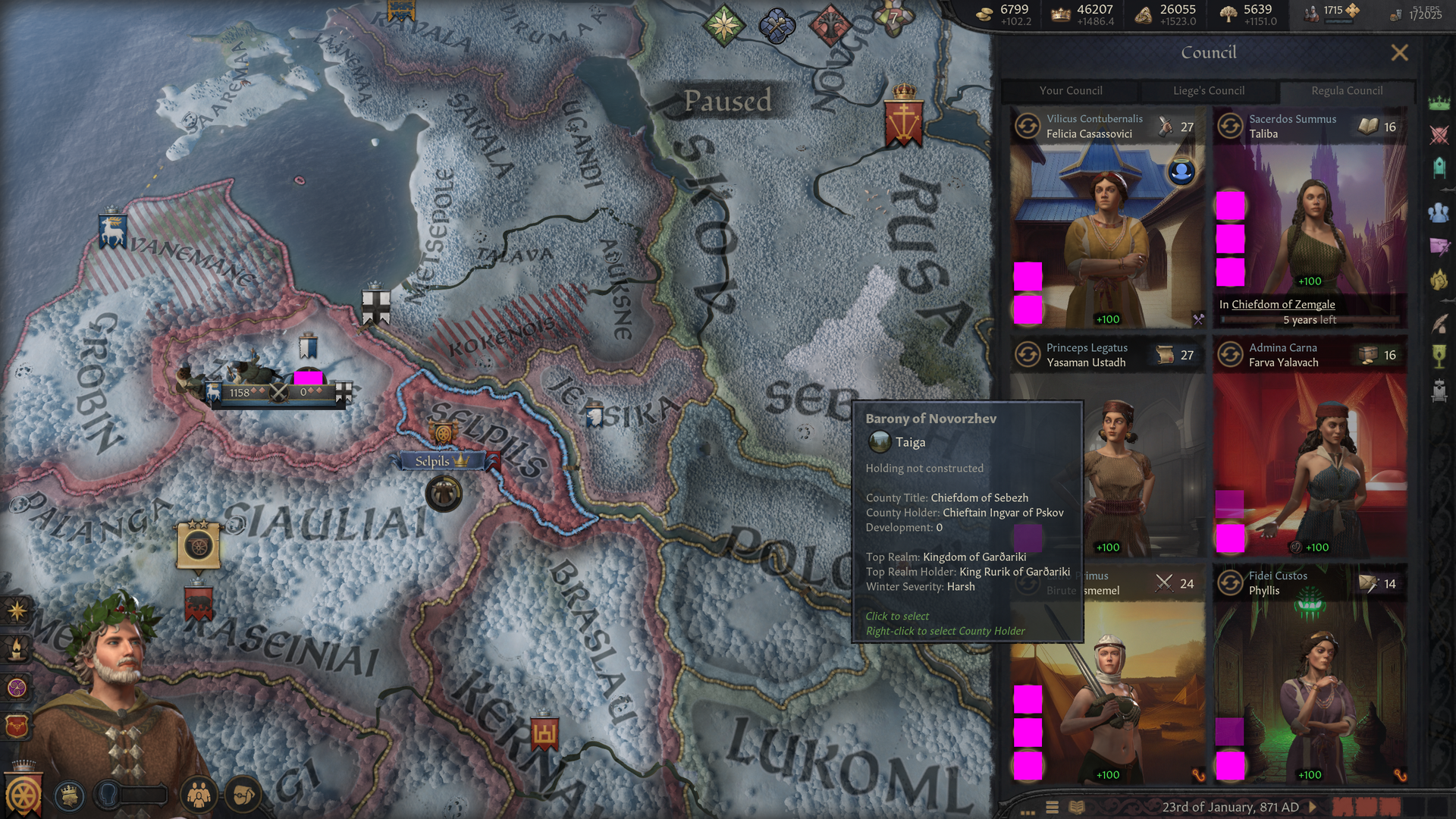1456x819 pixels.
Task: Open the Dynasty view via the red shield icon
Action: (x=18, y=726)
